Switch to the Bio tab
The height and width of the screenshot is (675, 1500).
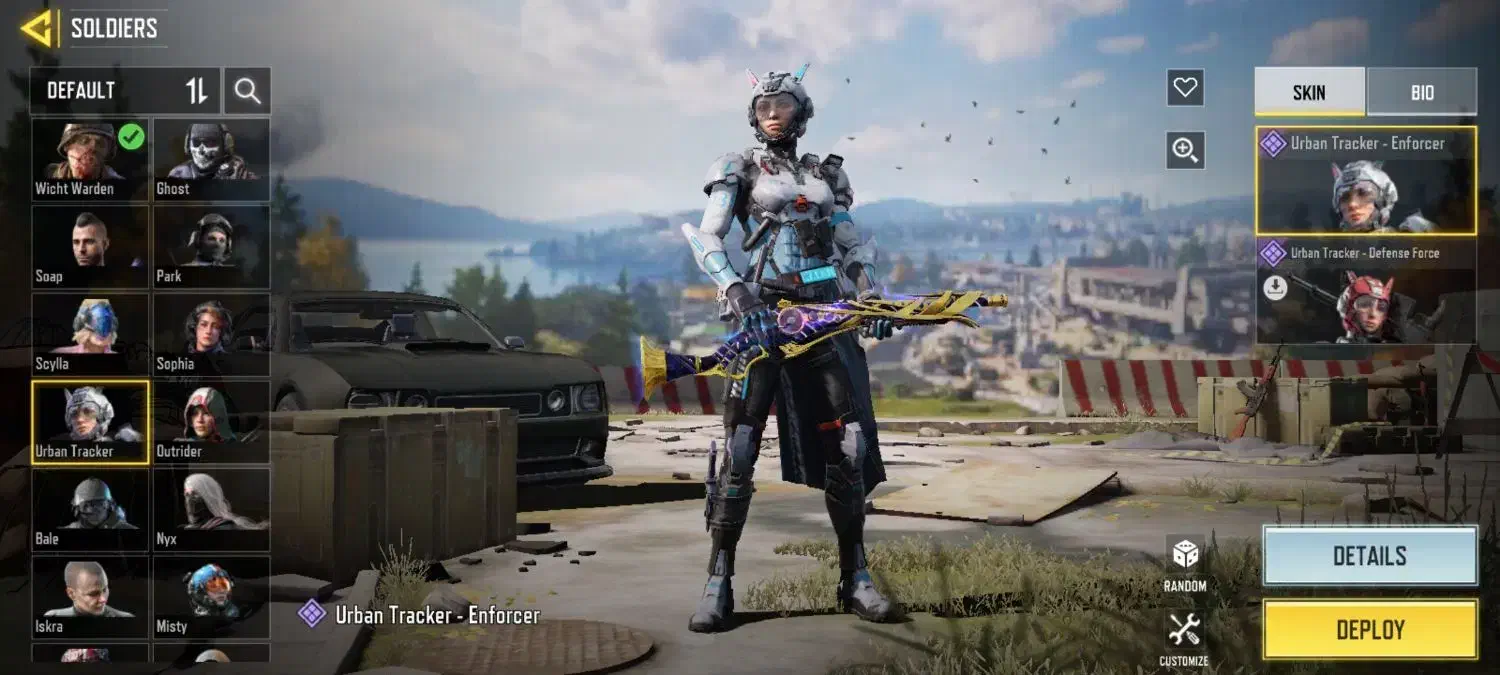[x=1421, y=92]
